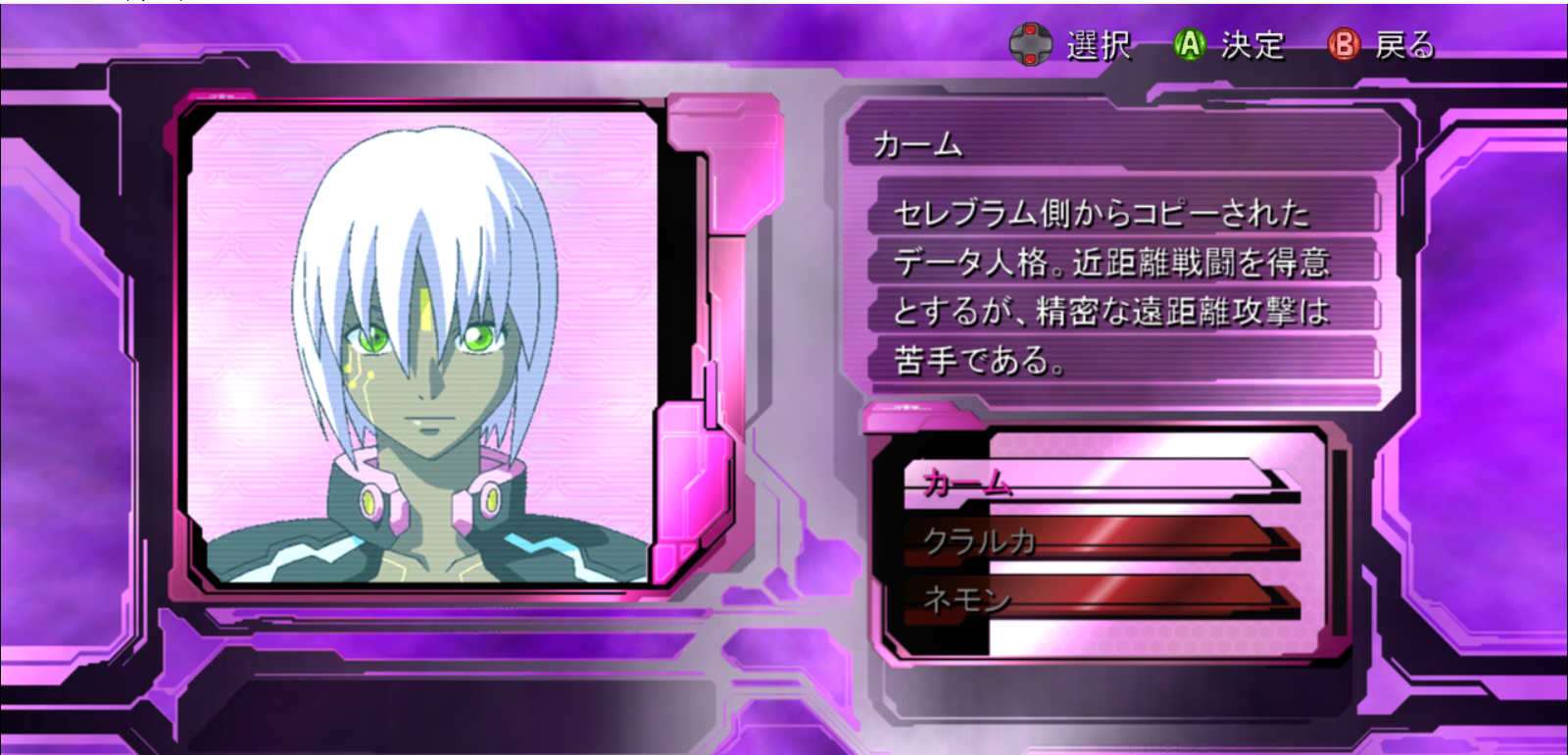Choose 戻る to go back
This screenshot has height=755, width=1568.
[1403, 45]
